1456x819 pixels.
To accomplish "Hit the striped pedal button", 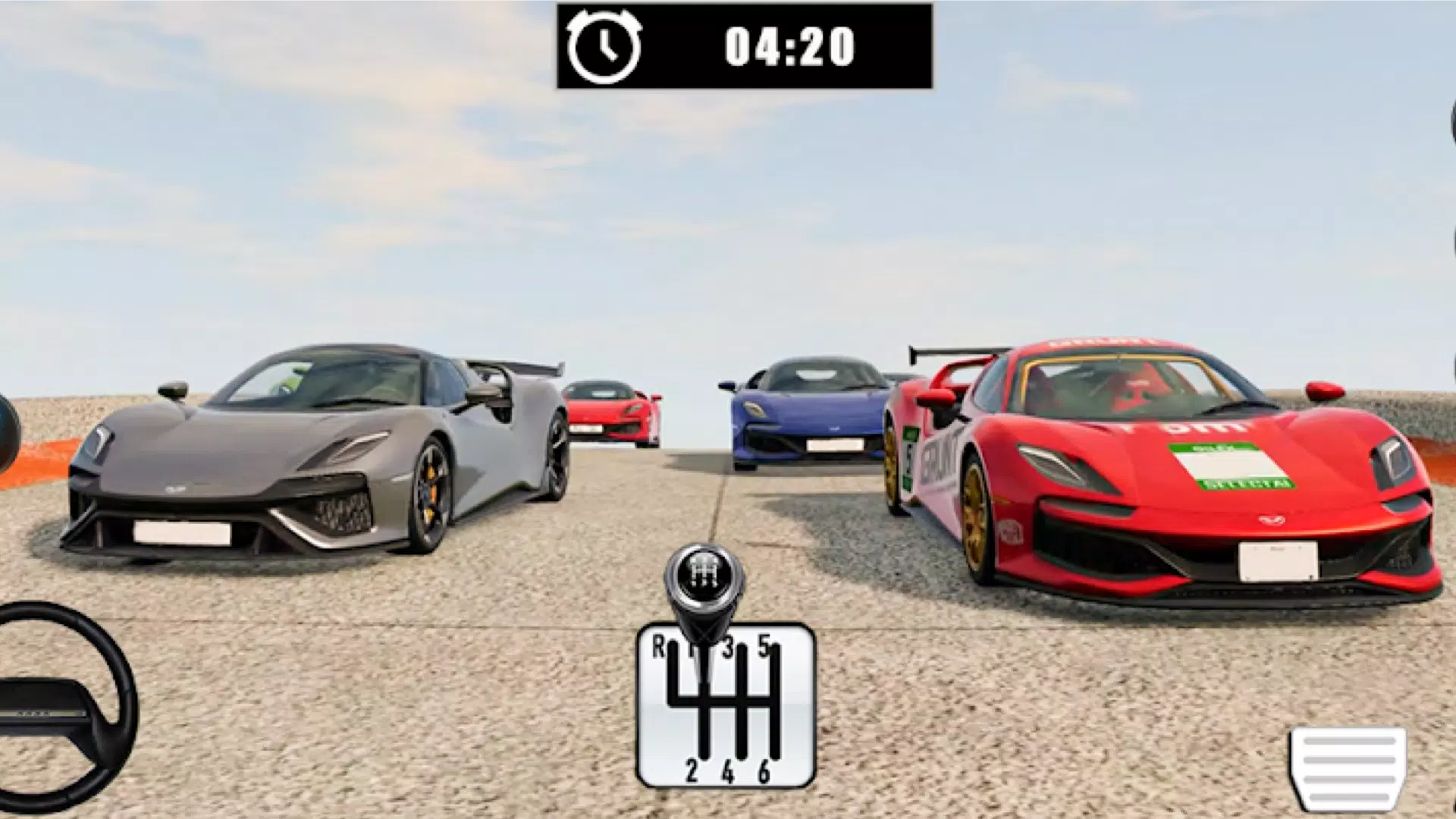I will pyautogui.click(x=1348, y=767).
